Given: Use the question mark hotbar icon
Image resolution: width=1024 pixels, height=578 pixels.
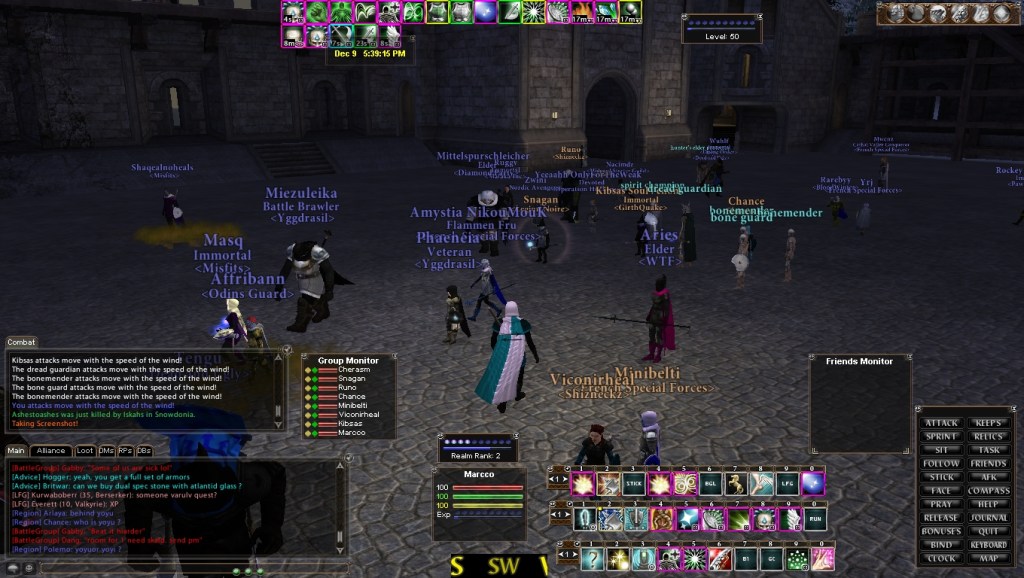Looking at the screenshot, I should click(593, 558).
